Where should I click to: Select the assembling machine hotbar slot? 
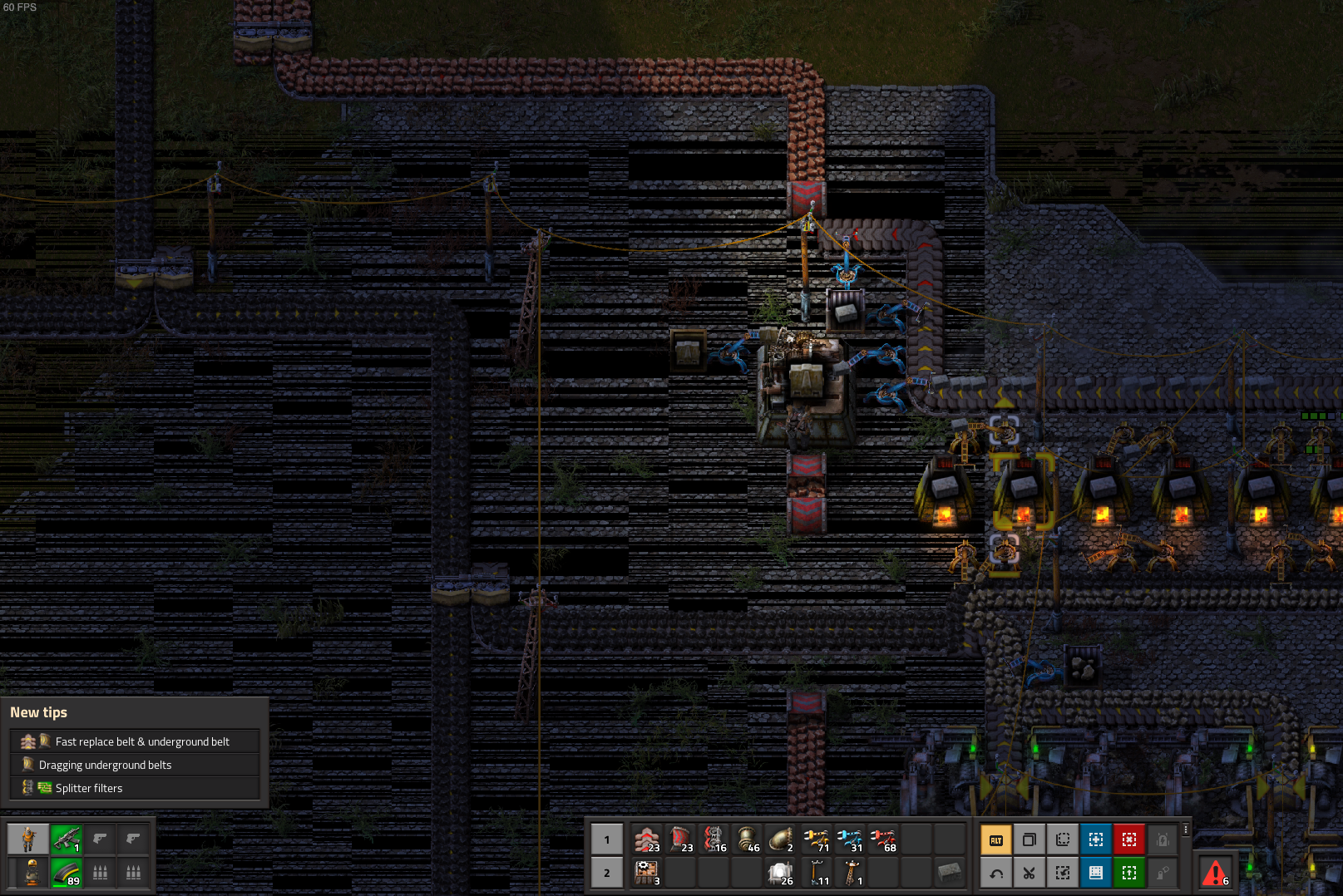point(647,873)
